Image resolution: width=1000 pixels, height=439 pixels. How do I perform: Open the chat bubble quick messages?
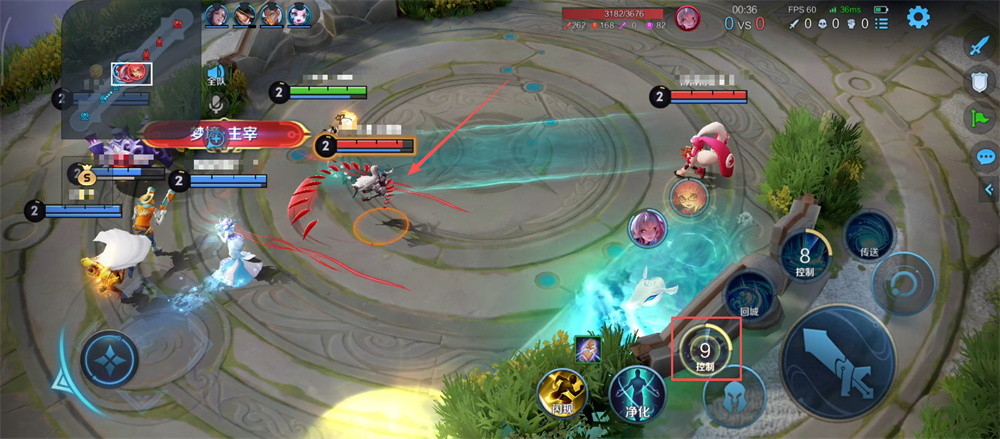coord(984,156)
